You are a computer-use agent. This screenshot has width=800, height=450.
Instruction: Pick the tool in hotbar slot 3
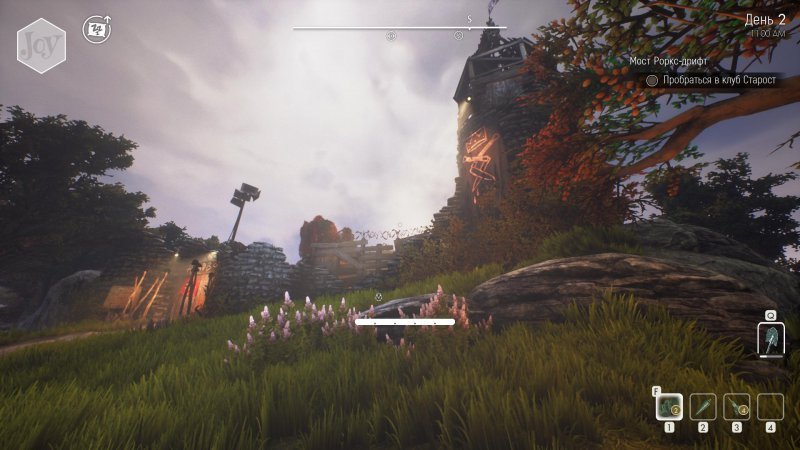[737, 406]
